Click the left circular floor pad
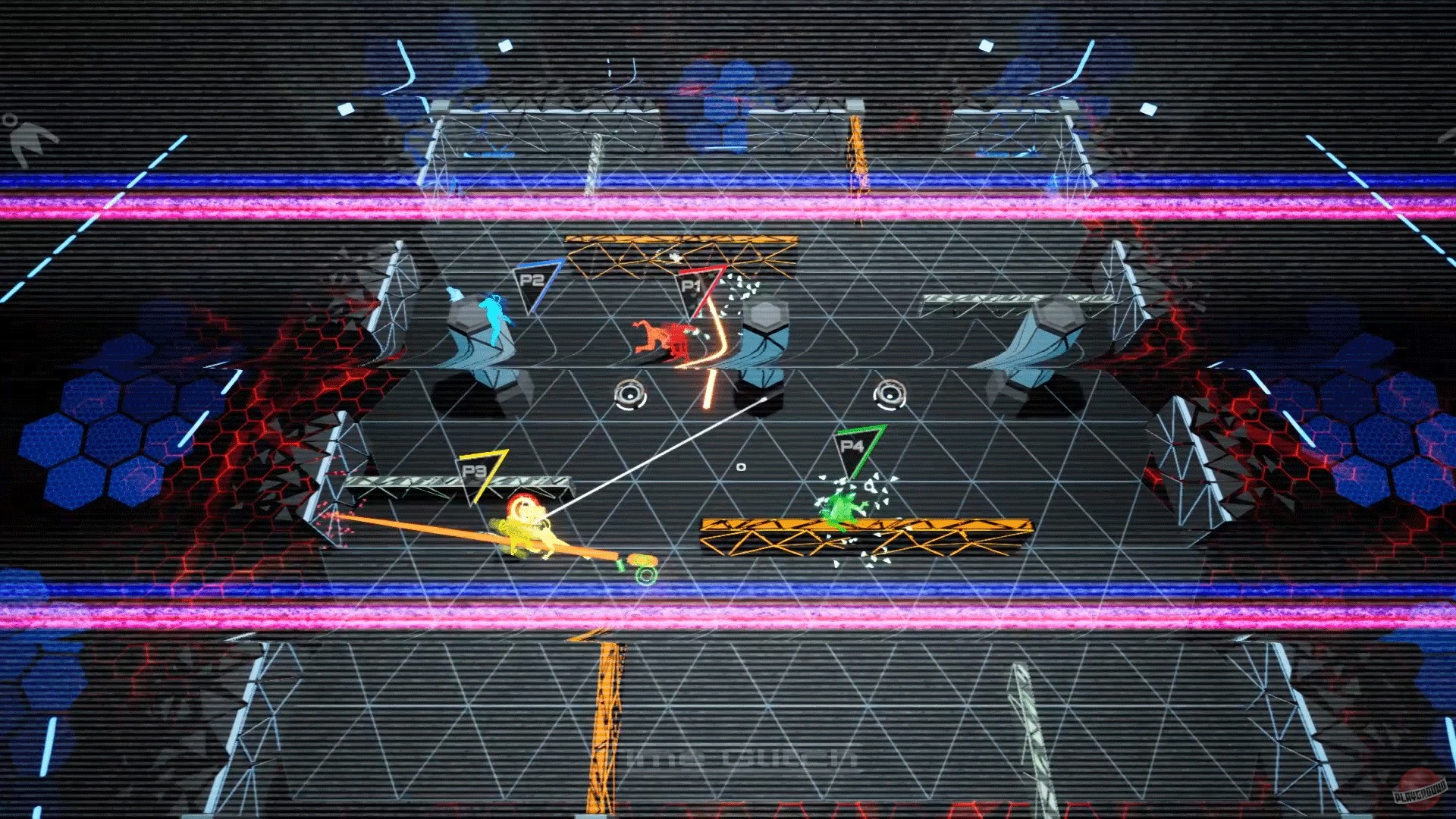The width and height of the screenshot is (1456, 819). (x=628, y=395)
